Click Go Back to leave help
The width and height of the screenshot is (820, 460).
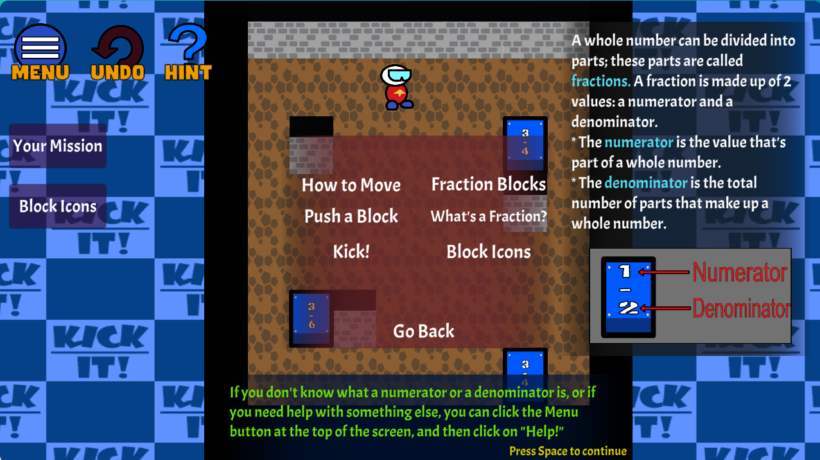[423, 331]
